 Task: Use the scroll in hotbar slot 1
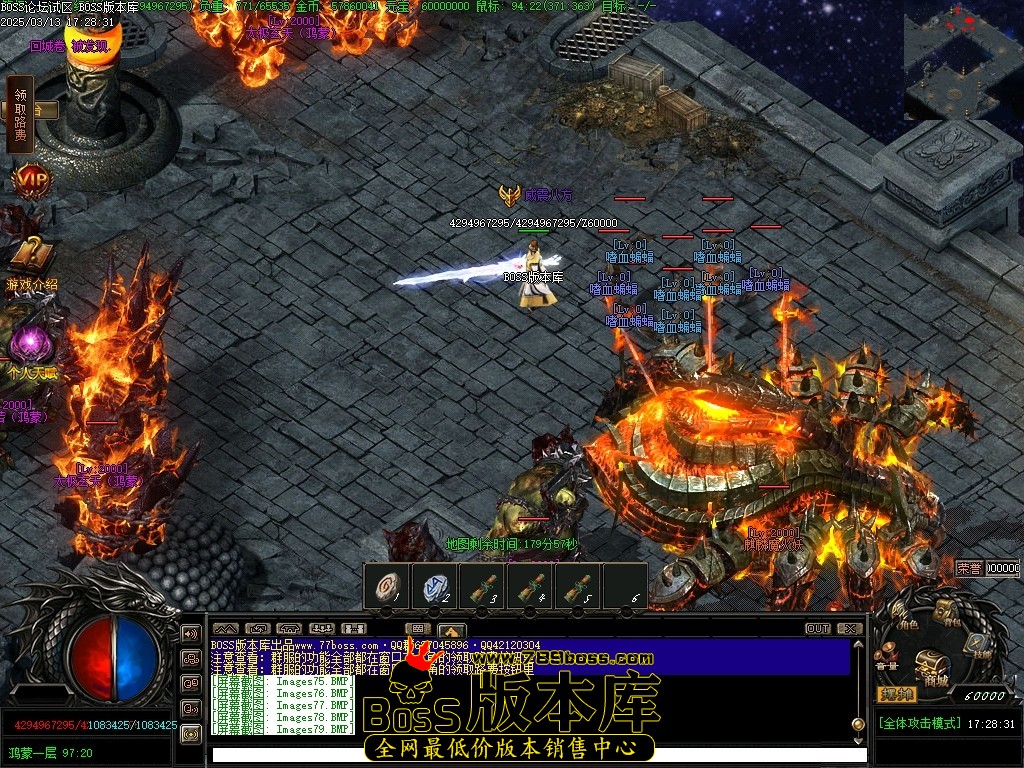[x=386, y=586]
